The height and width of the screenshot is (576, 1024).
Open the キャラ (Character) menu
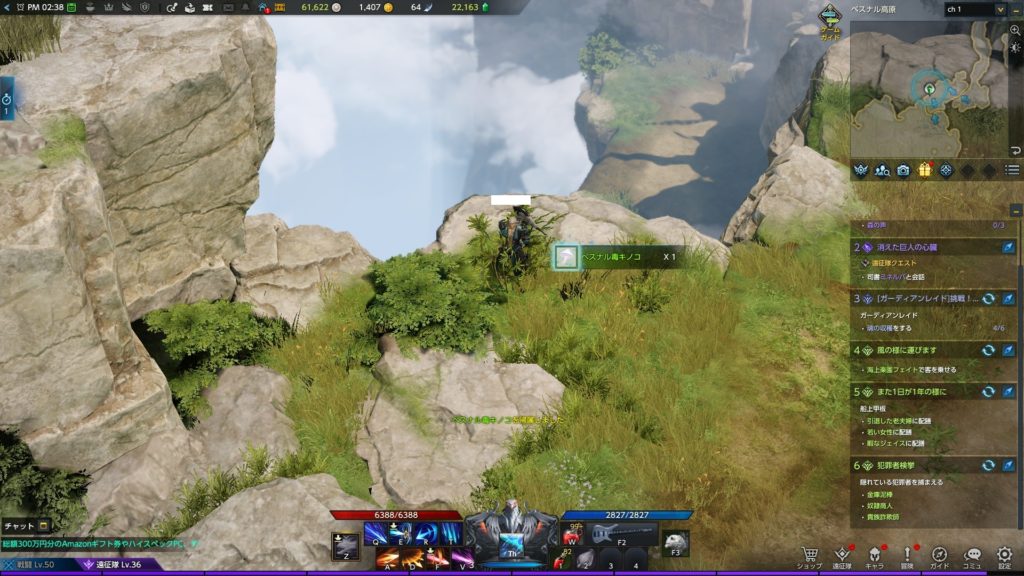[873, 556]
